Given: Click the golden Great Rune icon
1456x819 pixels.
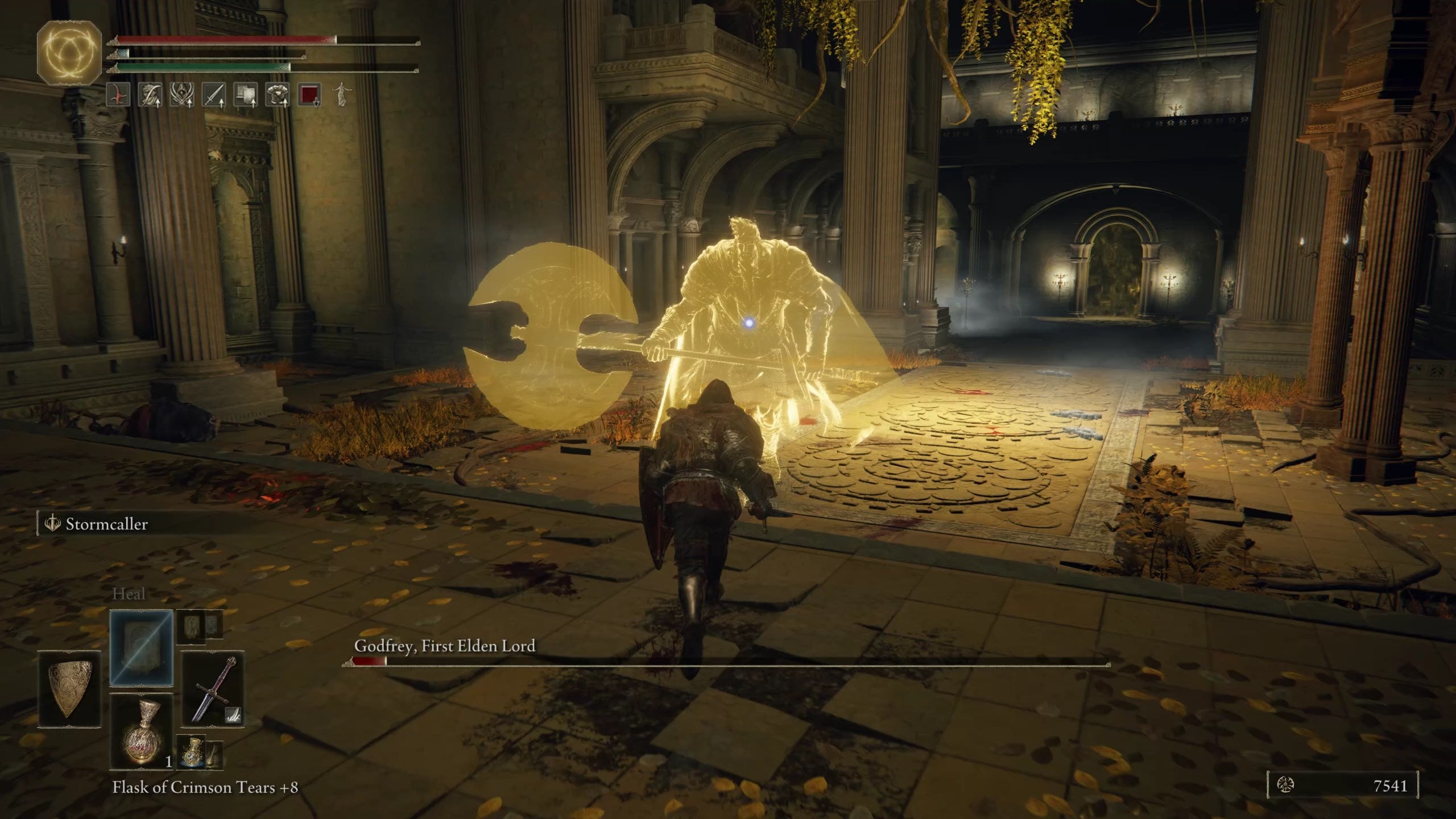Looking at the screenshot, I should pyautogui.click(x=69, y=52).
